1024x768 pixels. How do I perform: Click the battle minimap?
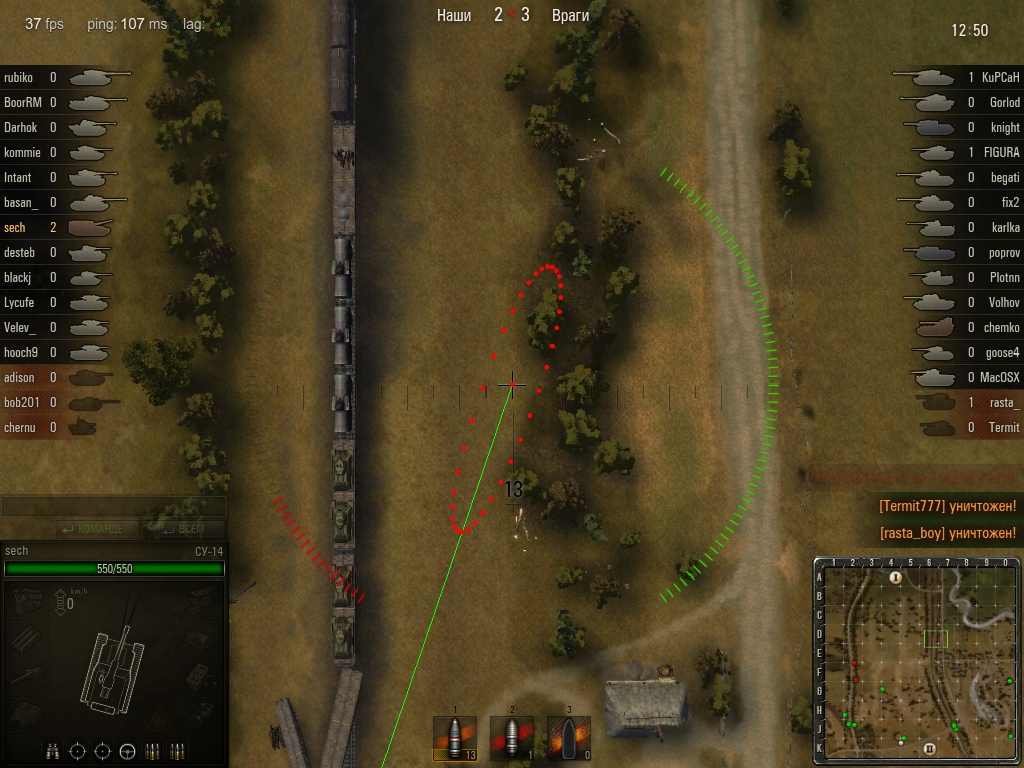(917, 660)
